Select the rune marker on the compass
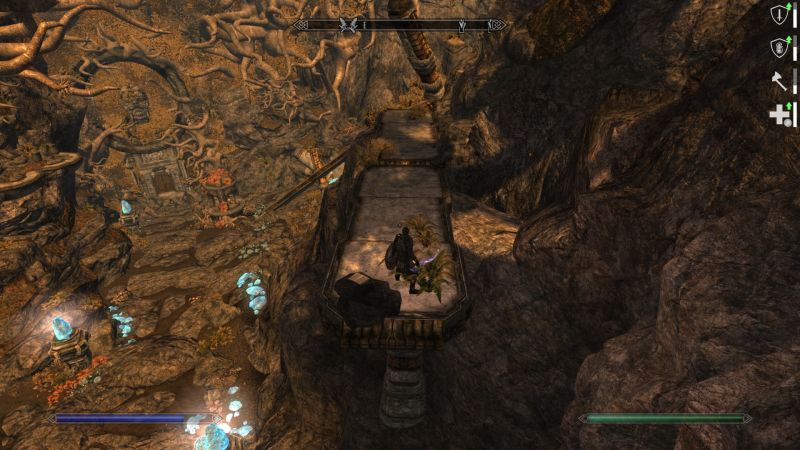This screenshot has height=450, width=800. point(462,24)
